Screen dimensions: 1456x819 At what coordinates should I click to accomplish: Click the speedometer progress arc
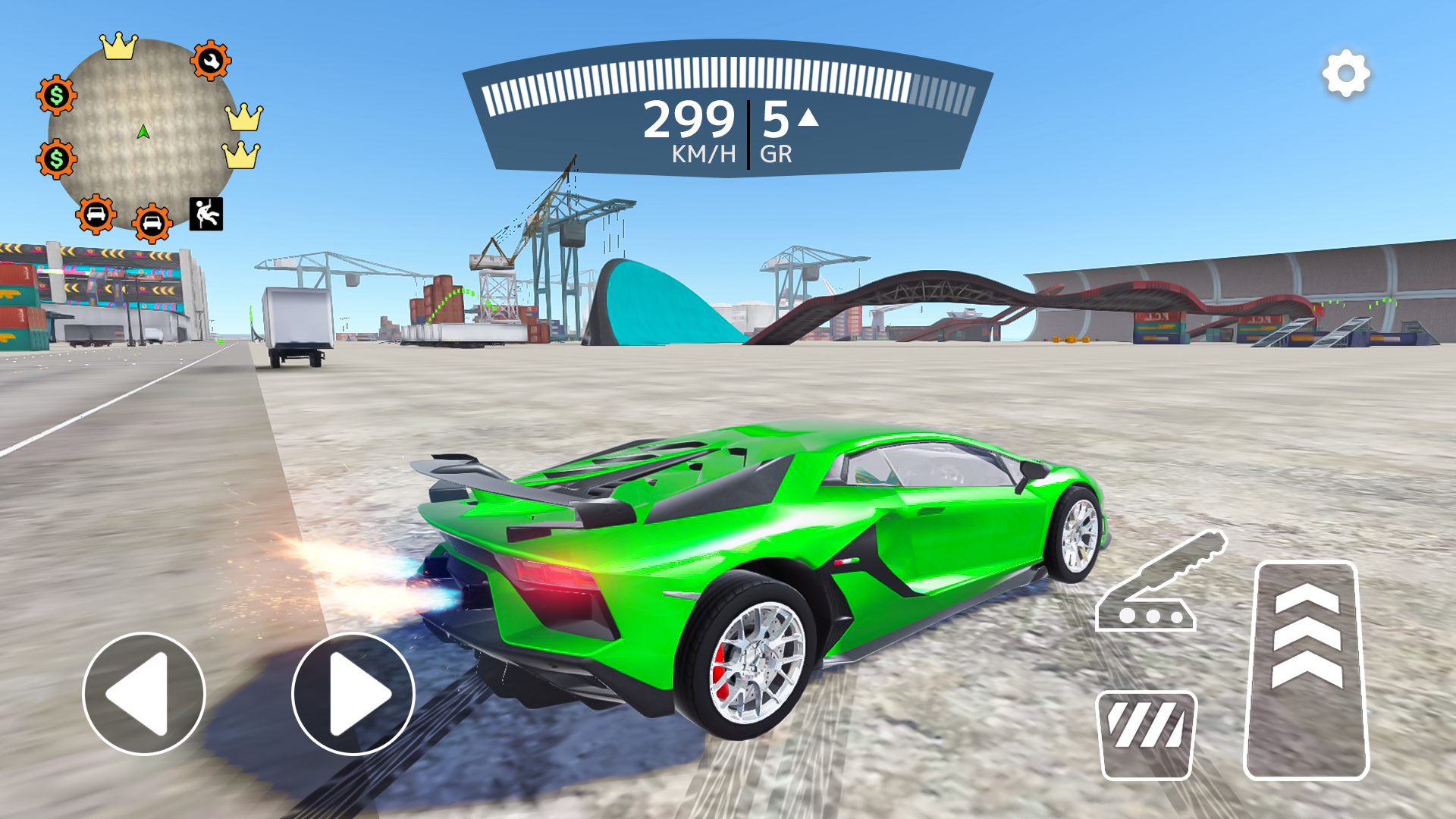(728, 80)
